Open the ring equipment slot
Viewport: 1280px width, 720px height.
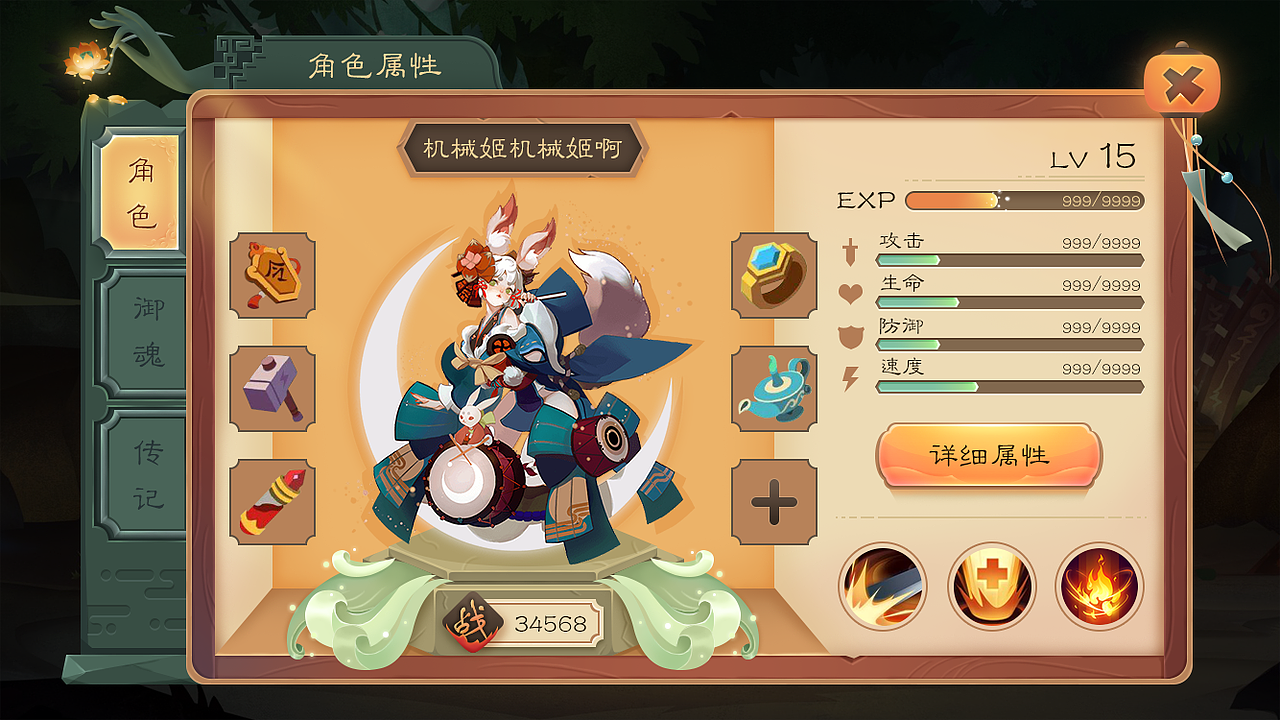pyautogui.click(x=772, y=277)
